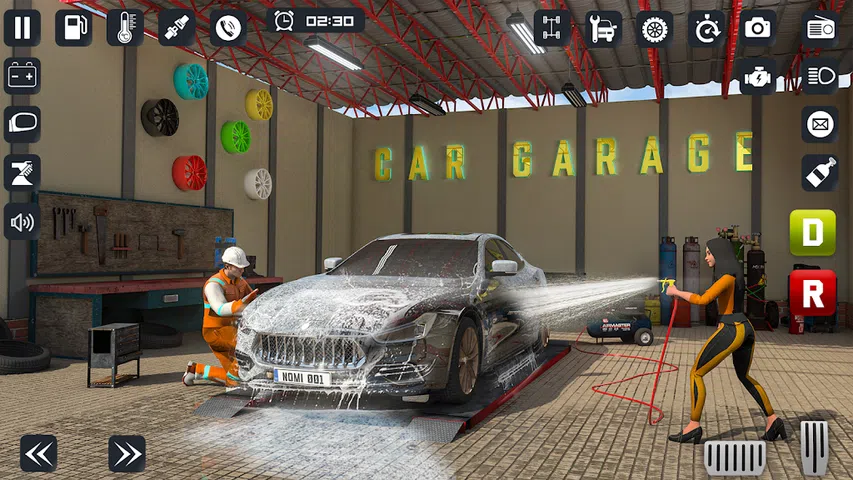
Task: Select the car battery icon
Action: tap(22, 76)
